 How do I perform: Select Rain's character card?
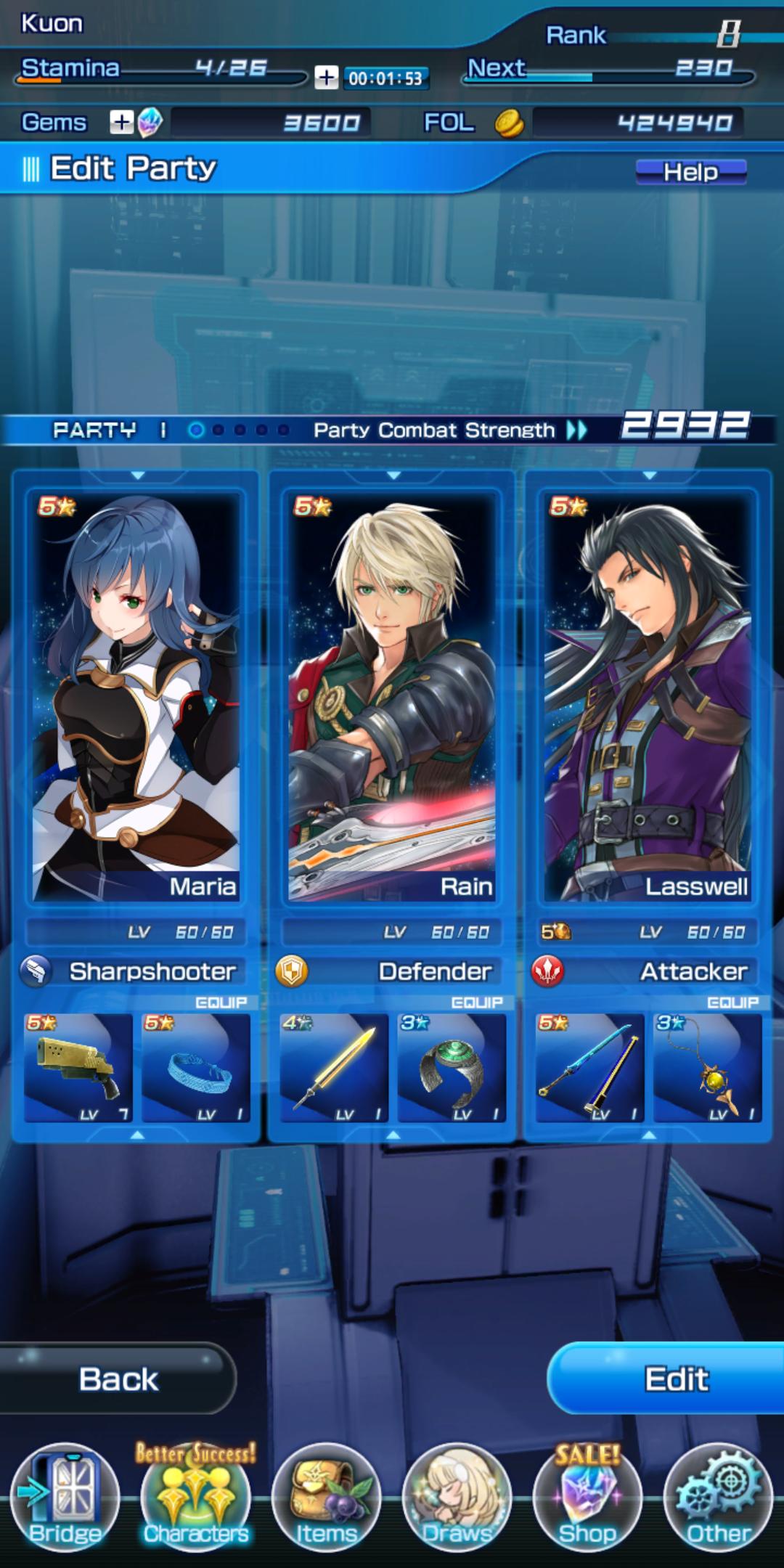(x=392, y=695)
